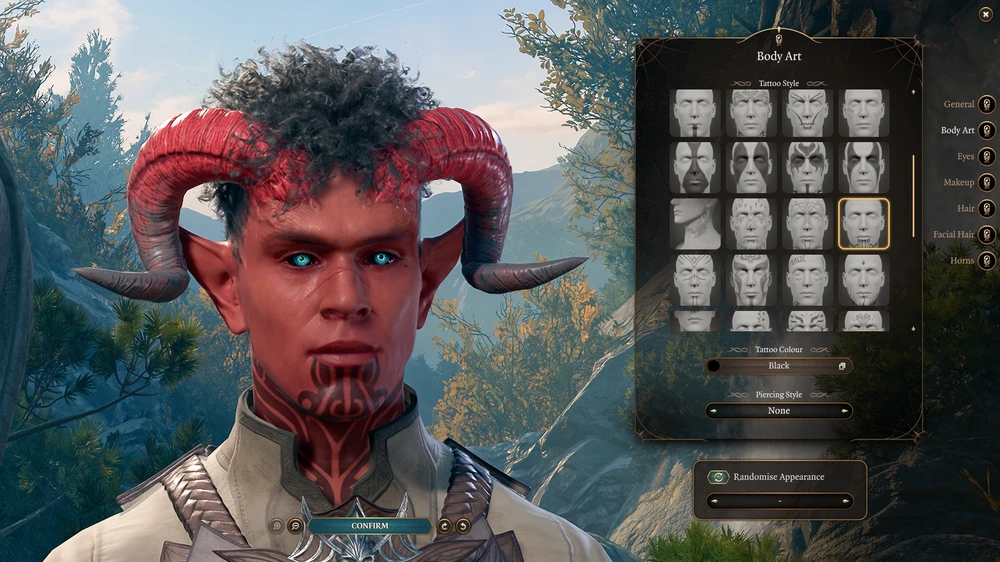Open the Eyes customization tab
This screenshot has height=562, width=1000.
pos(987,156)
